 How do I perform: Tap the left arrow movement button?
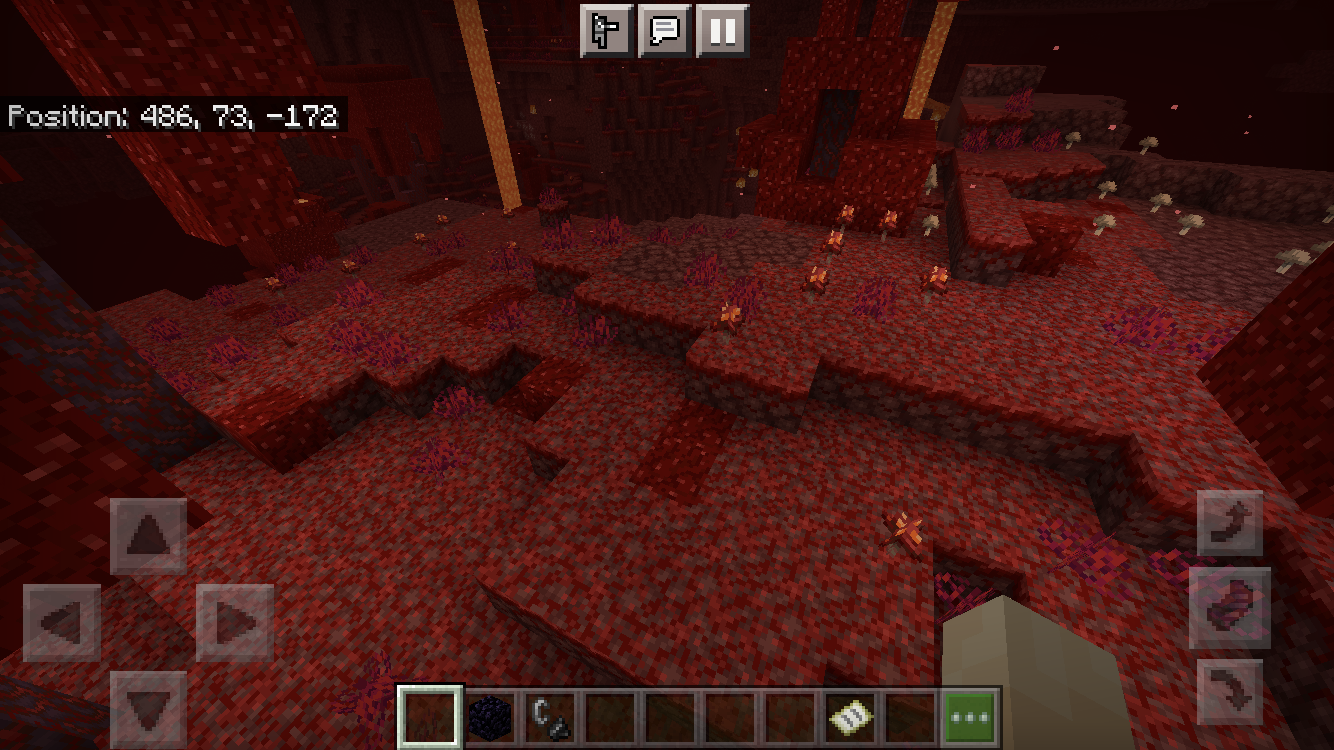click(62, 622)
